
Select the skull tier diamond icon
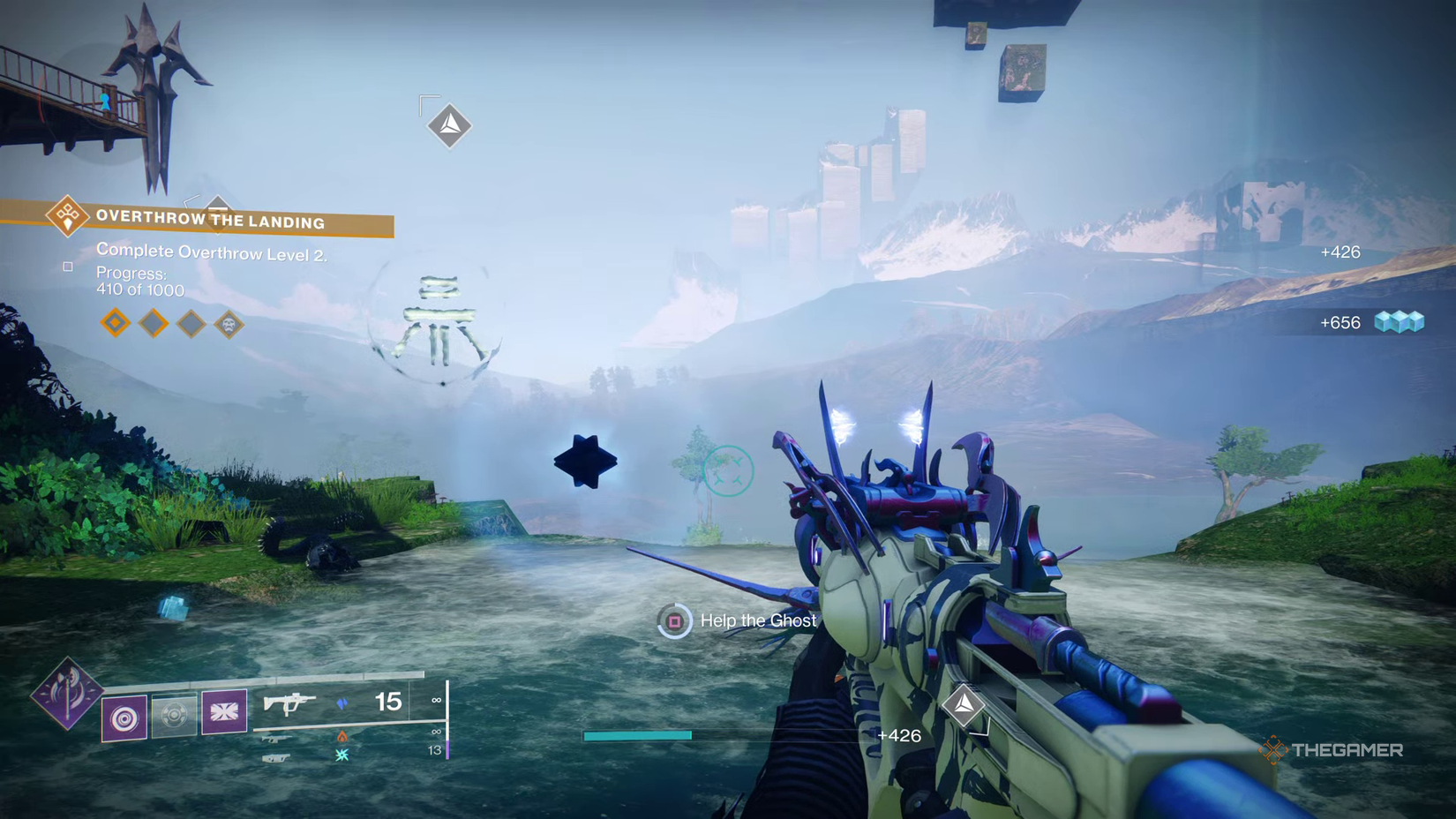pyautogui.click(x=228, y=325)
